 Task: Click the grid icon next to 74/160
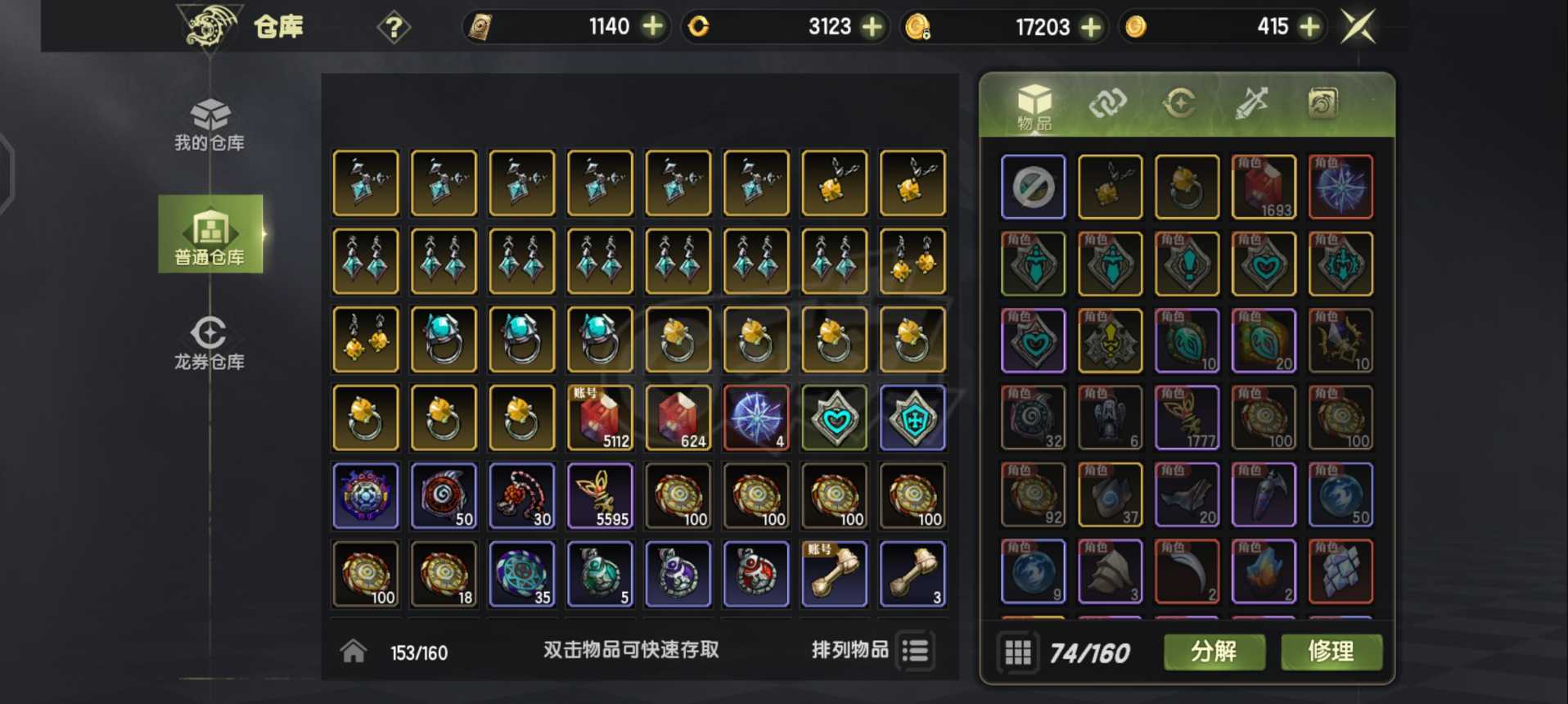pos(1019,652)
